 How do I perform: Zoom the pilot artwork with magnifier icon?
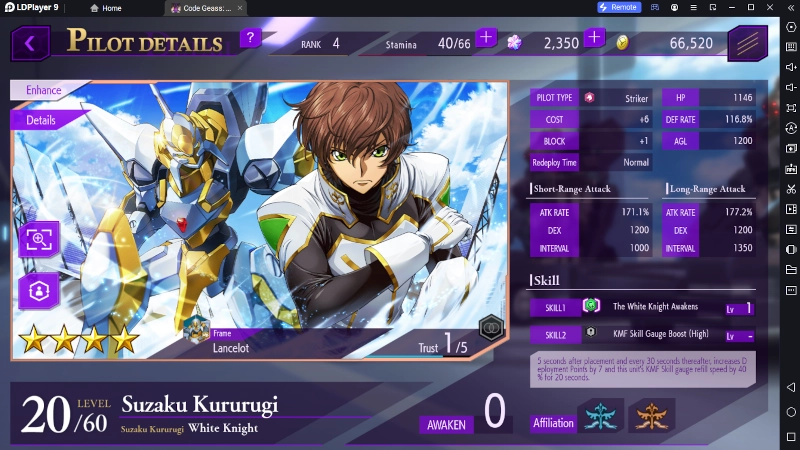40,240
